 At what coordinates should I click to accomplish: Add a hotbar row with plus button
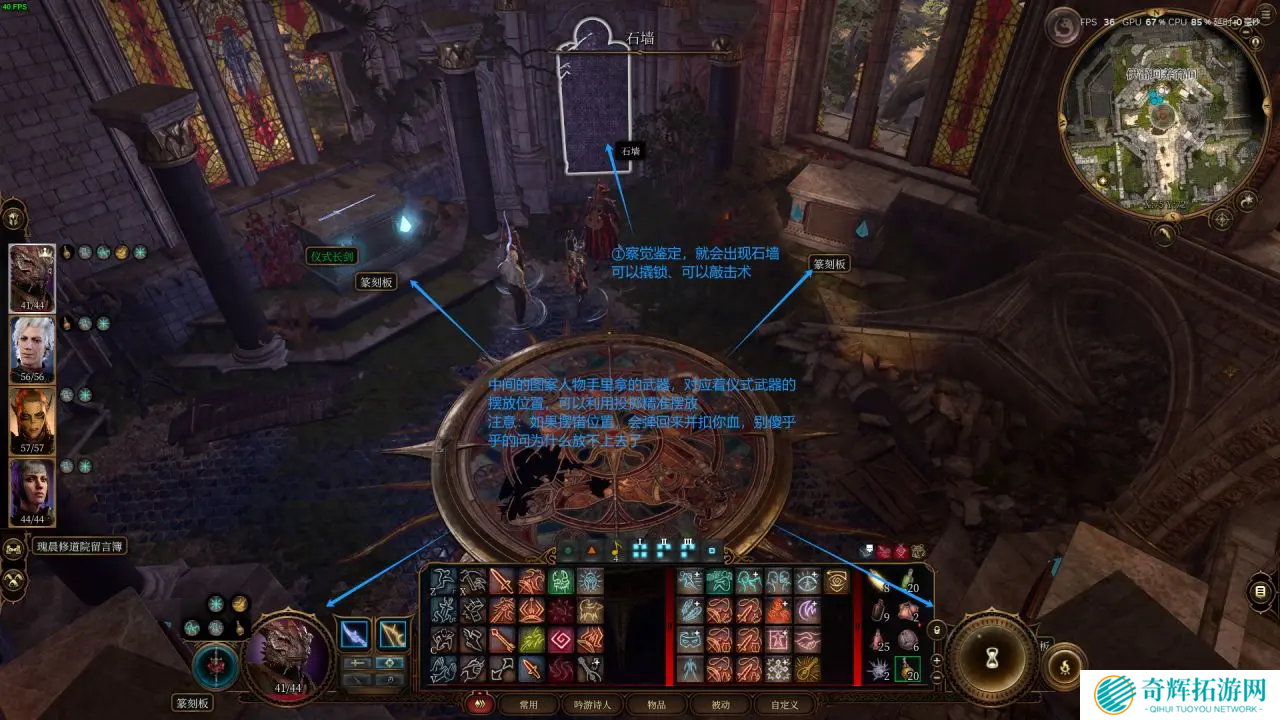[x=937, y=660]
